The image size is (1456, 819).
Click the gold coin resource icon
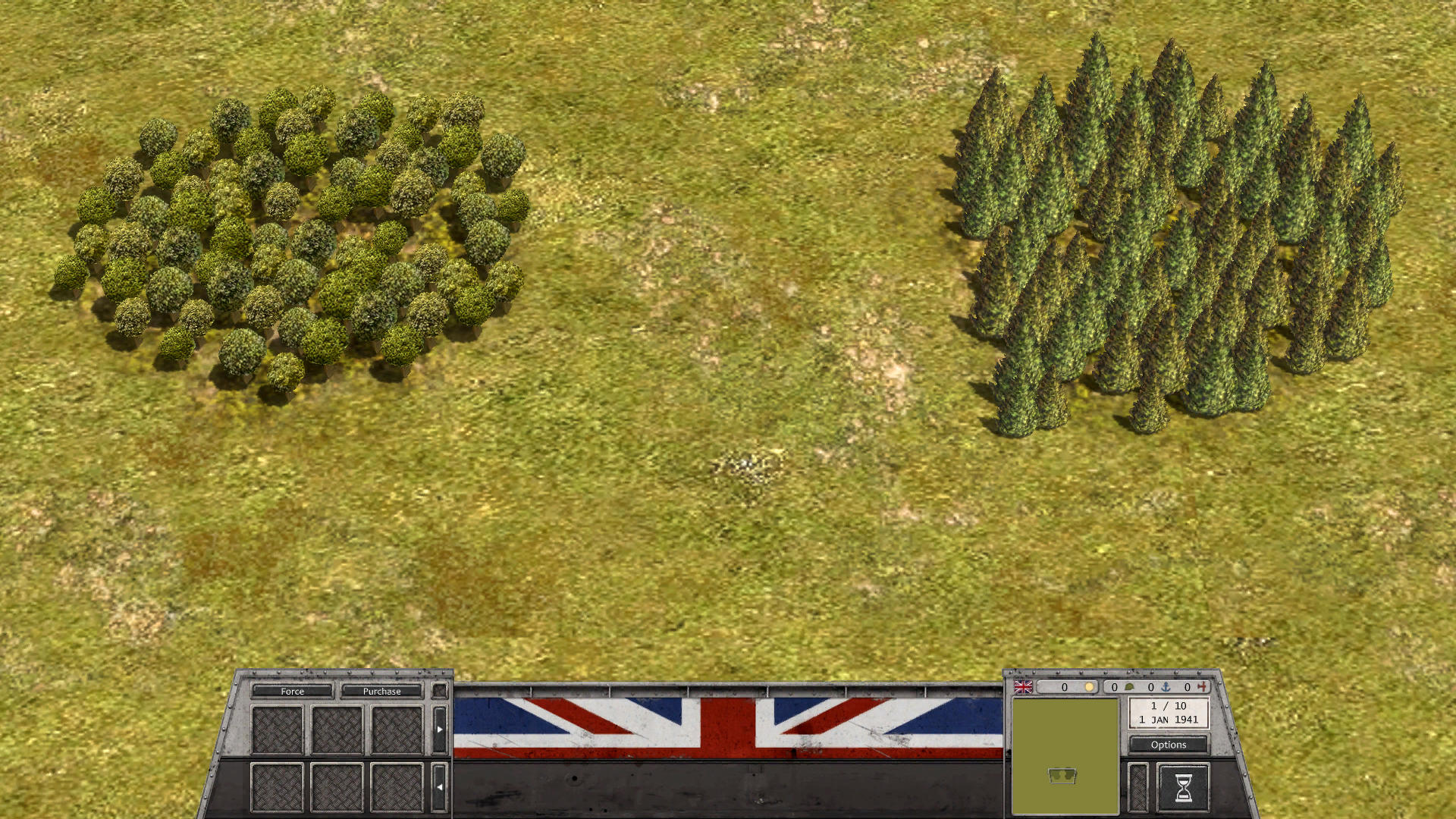(x=1089, y=687)
